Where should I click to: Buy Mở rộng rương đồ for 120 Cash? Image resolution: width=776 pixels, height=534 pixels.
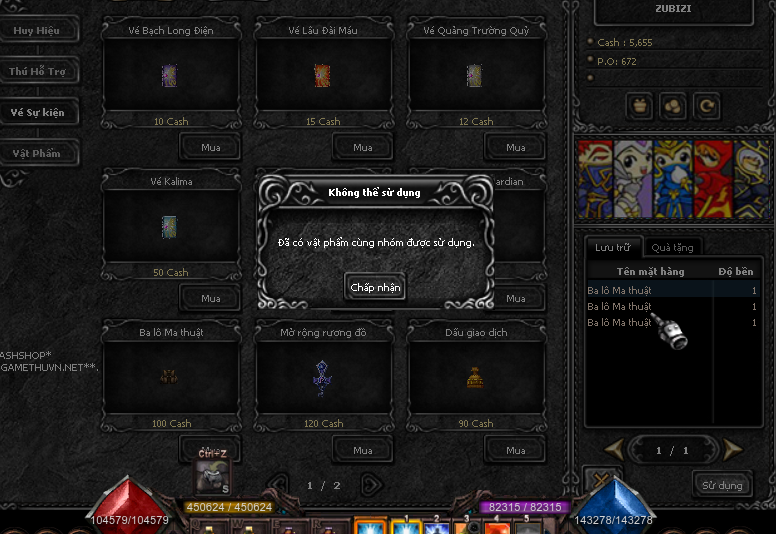tap(363, 450)
